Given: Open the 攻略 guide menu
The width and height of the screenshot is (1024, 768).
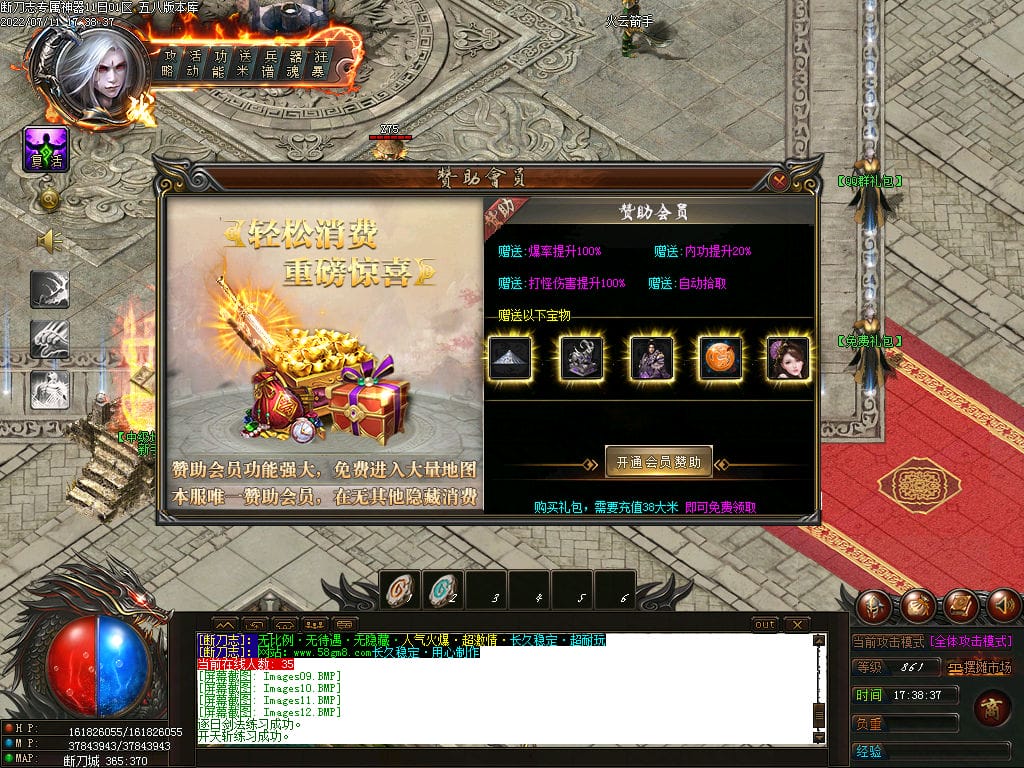Looking at the screenshot, I should pyautogui.click(x=170, y=63).
